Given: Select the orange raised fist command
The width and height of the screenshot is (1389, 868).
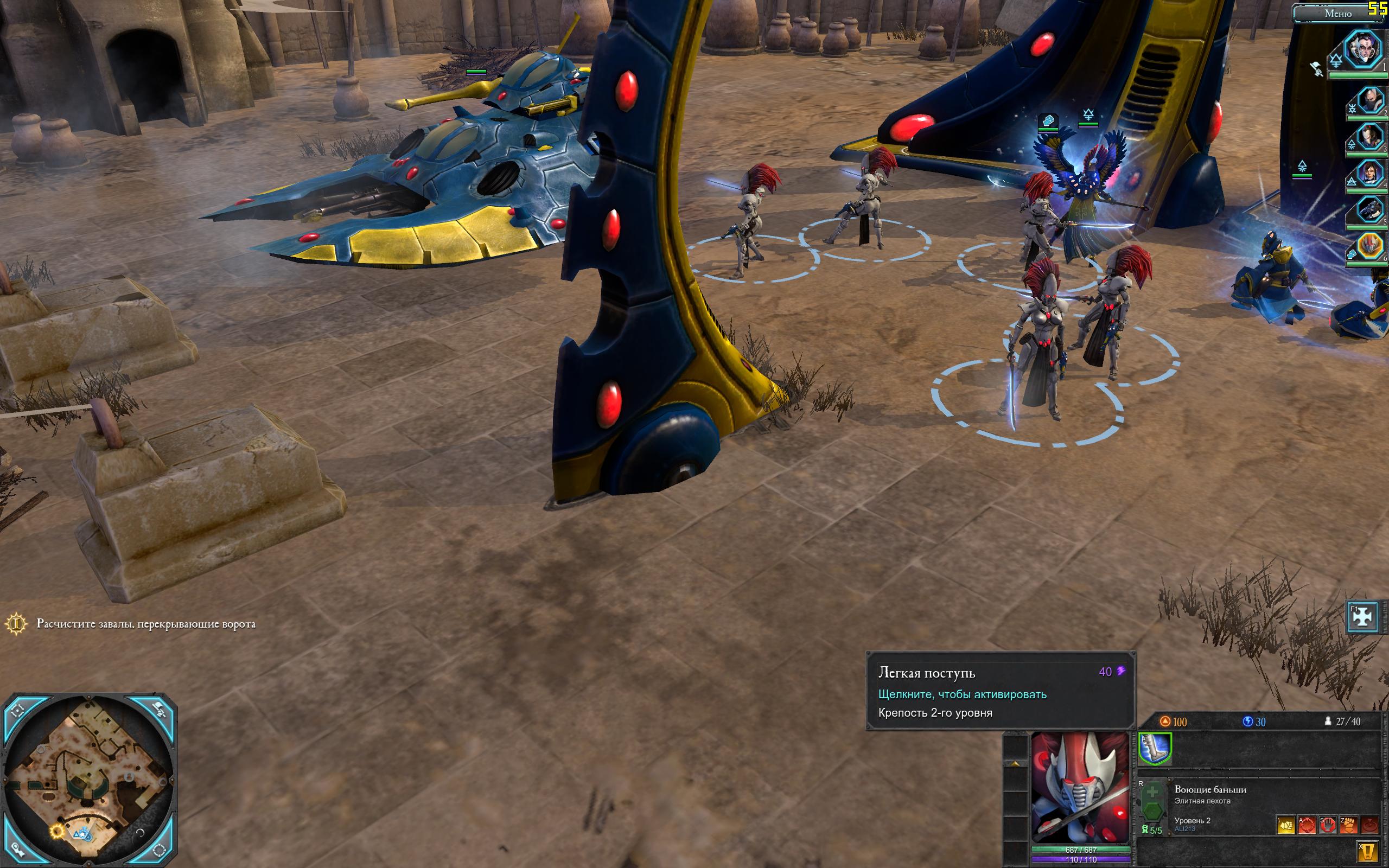Looking at the screenshot, I should point(1348,826).
